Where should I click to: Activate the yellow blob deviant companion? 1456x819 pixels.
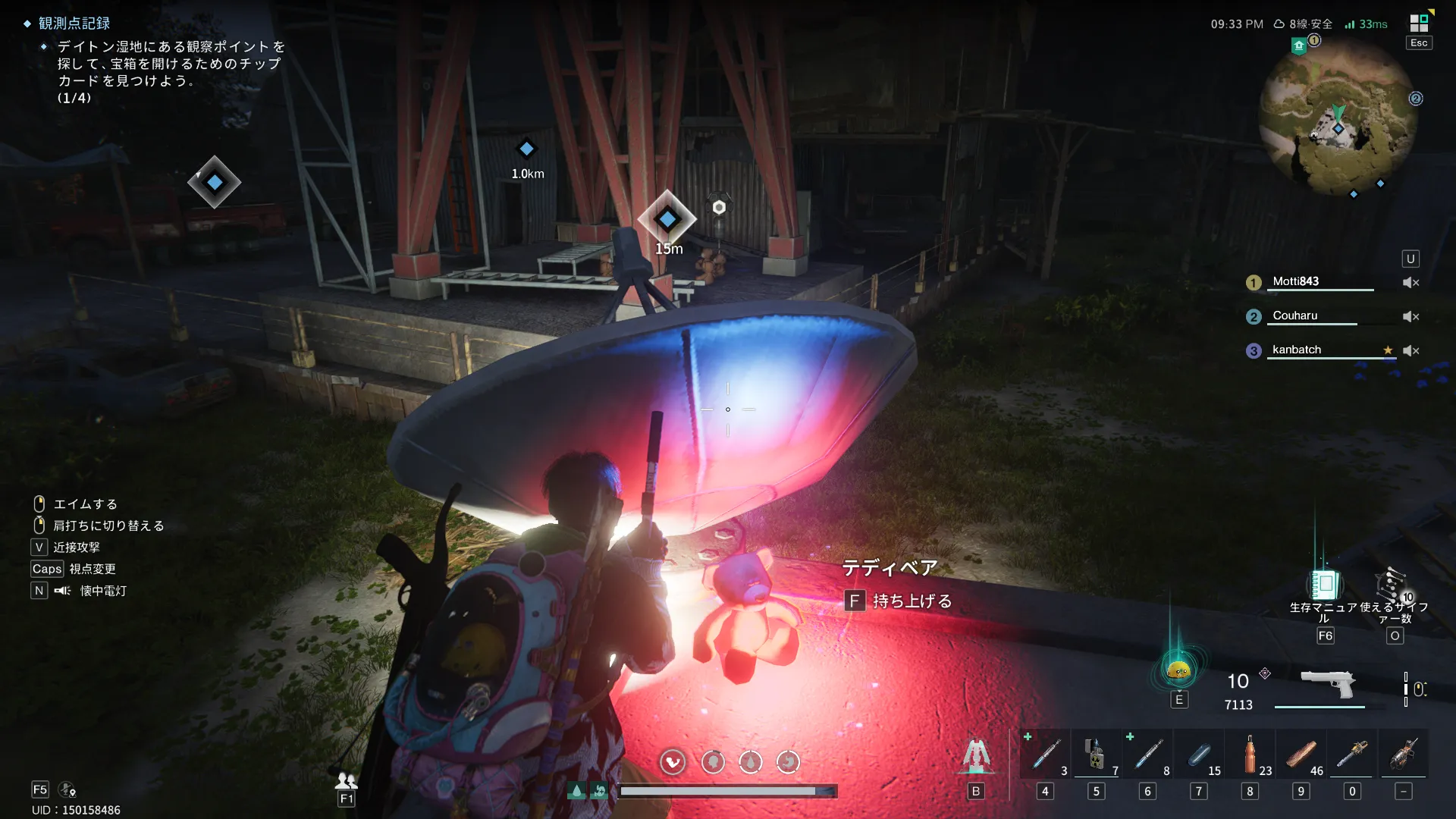tap(1178, 670)
